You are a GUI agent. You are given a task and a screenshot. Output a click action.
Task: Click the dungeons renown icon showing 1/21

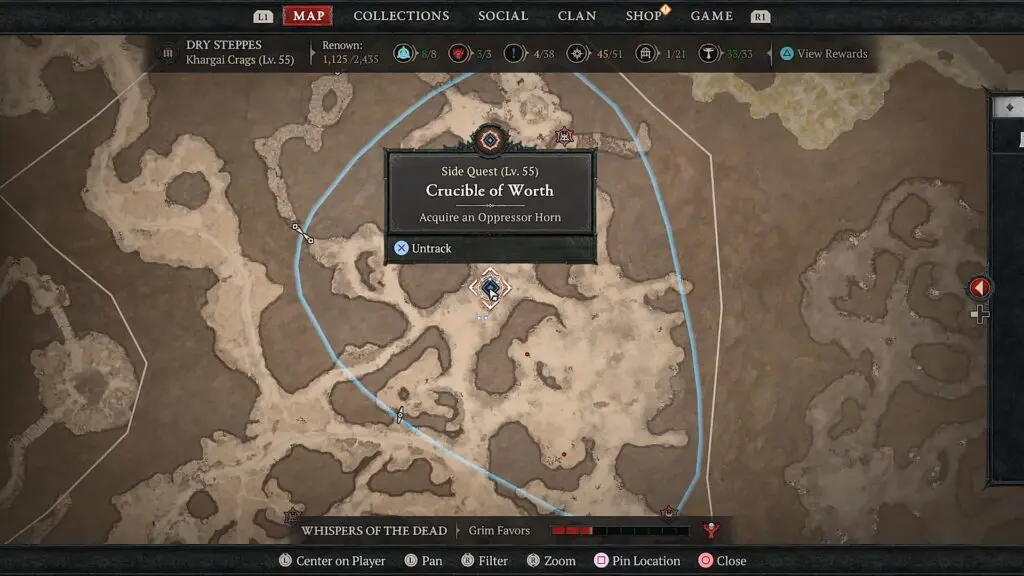click(647, 54)
